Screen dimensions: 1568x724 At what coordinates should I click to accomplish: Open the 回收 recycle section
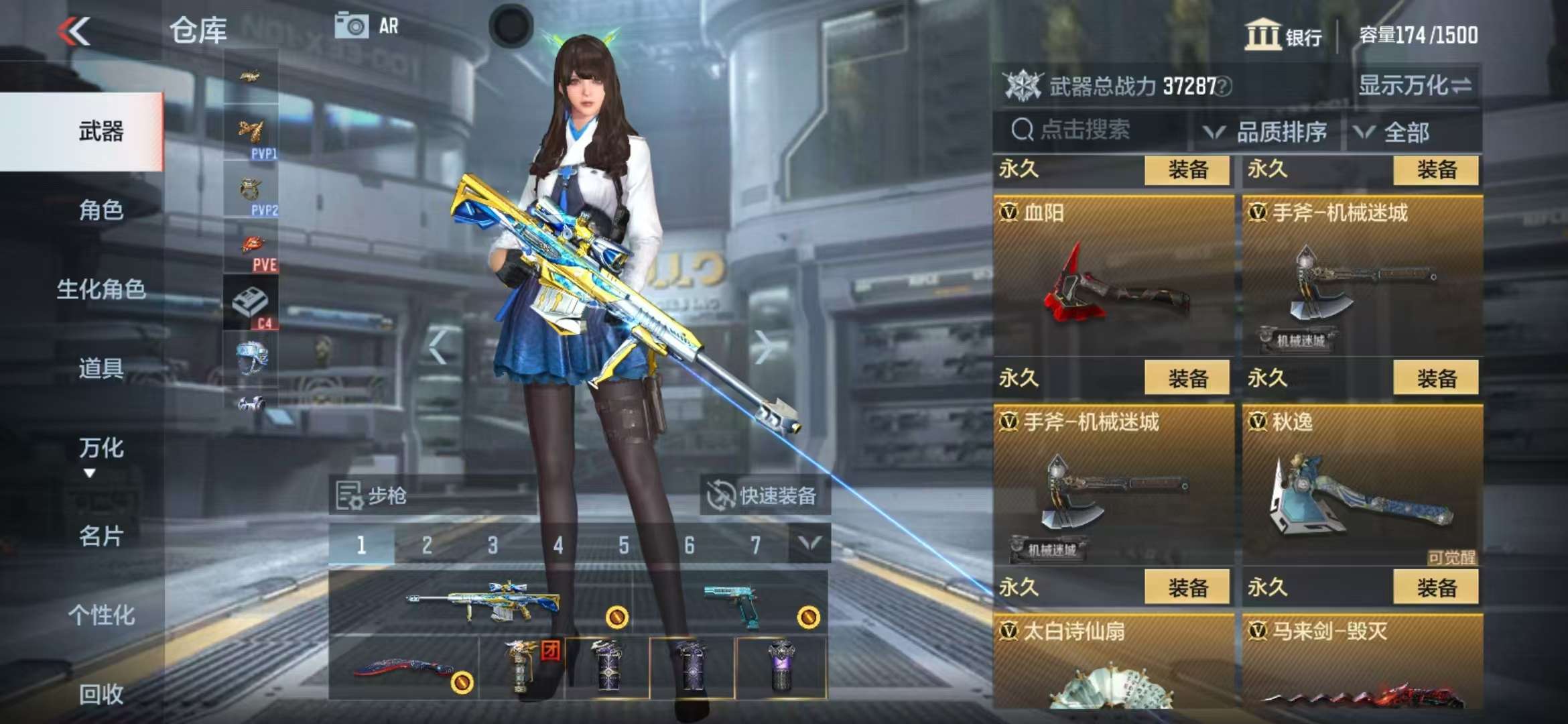101,694
